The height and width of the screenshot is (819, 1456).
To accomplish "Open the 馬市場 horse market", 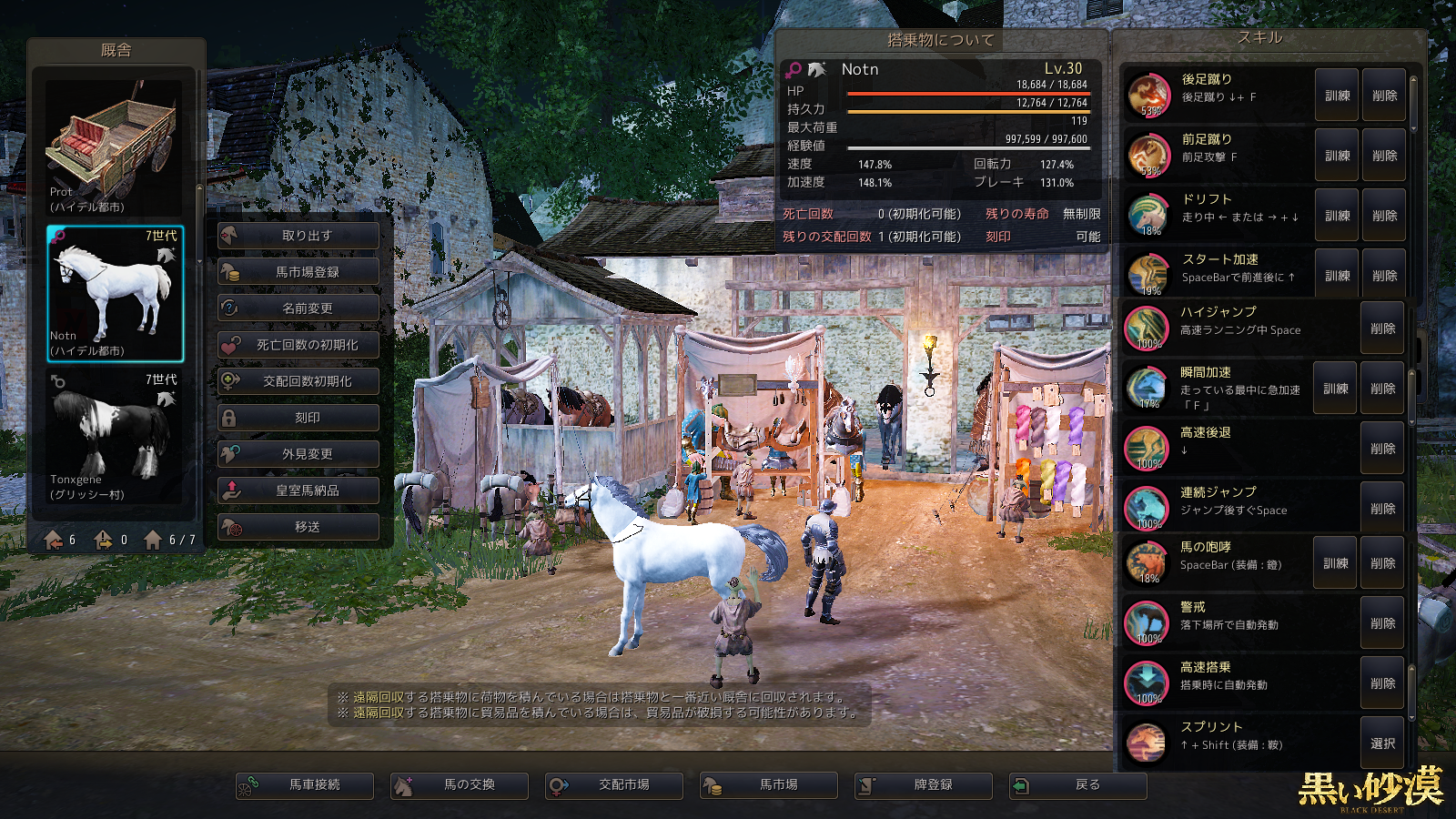I will click(x=769, y=785).
